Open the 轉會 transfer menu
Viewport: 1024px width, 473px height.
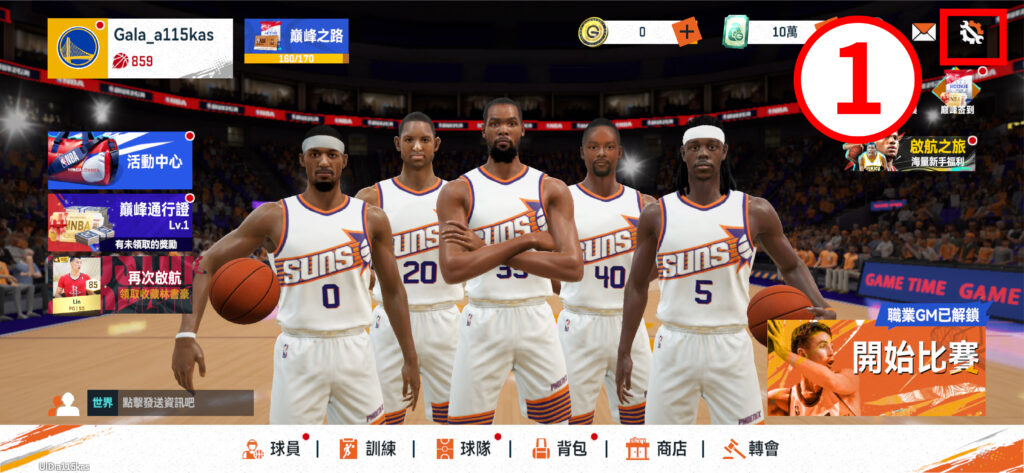[751, 449]
